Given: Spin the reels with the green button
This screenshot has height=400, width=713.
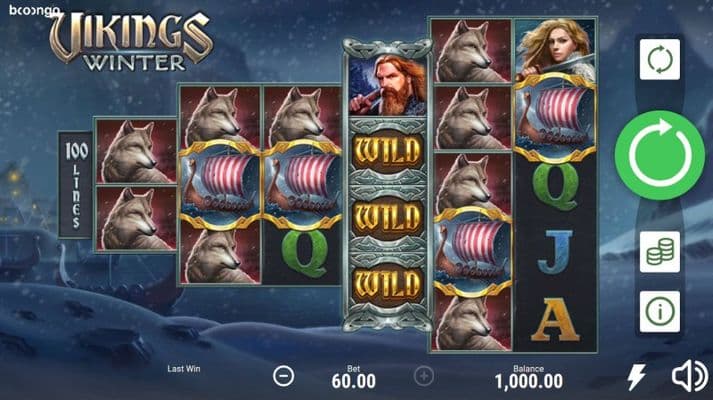Looking at the screenshot, I should [660, 155].
